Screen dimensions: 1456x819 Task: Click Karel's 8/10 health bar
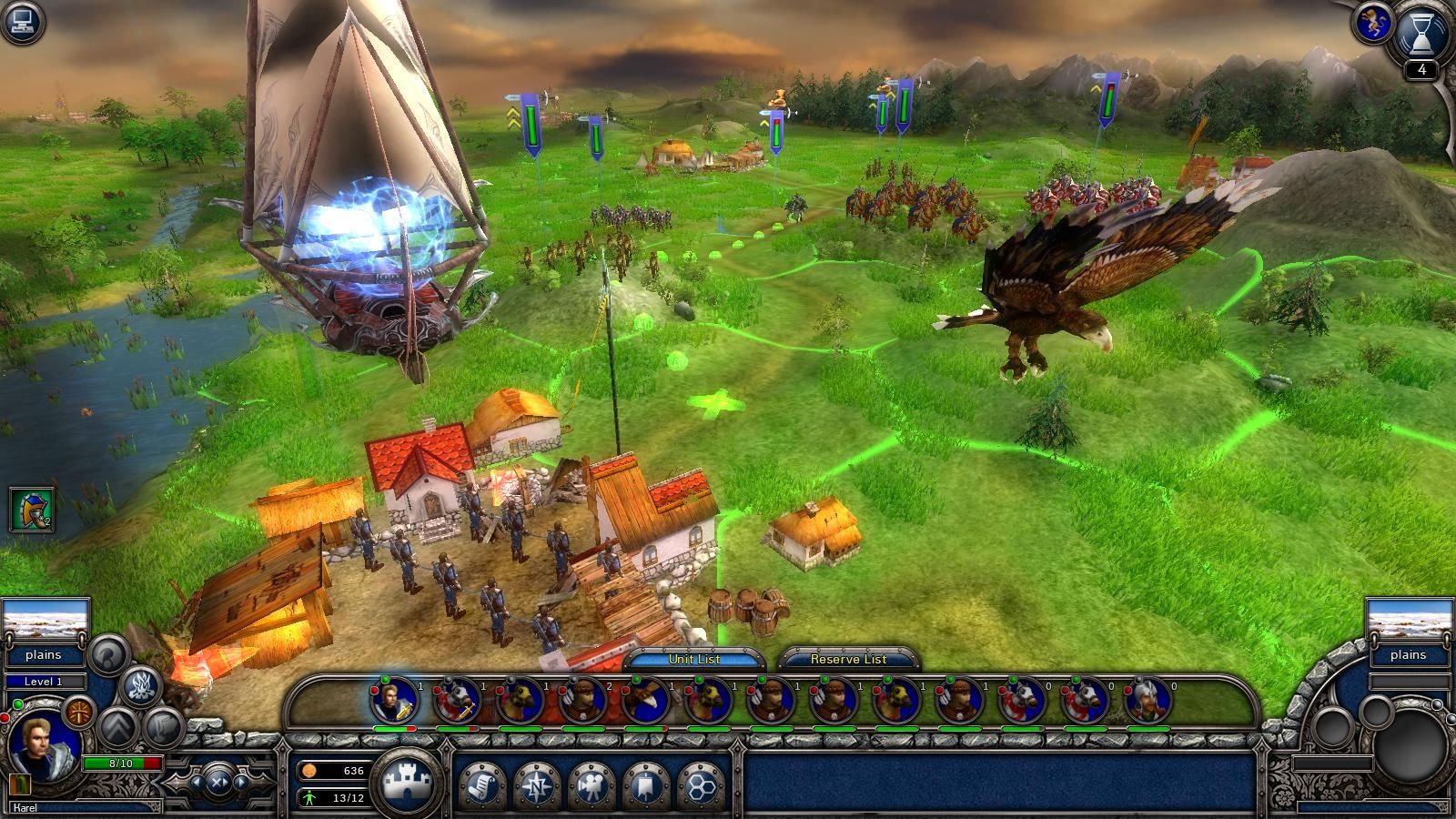click(121, 763)
